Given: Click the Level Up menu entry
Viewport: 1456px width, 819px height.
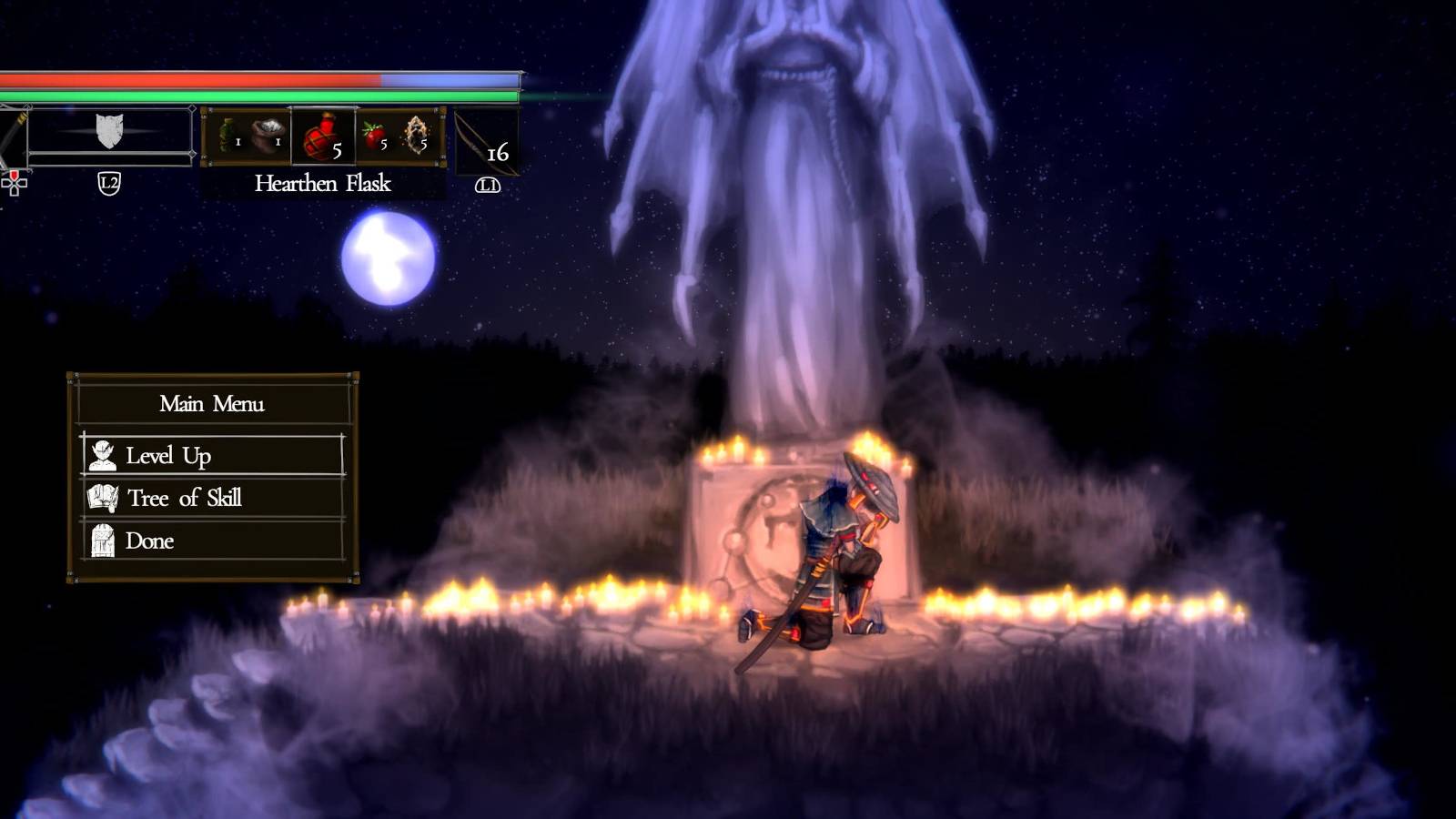Looking at the screenshot, I should pyautogui.click(x=166, y=455).
